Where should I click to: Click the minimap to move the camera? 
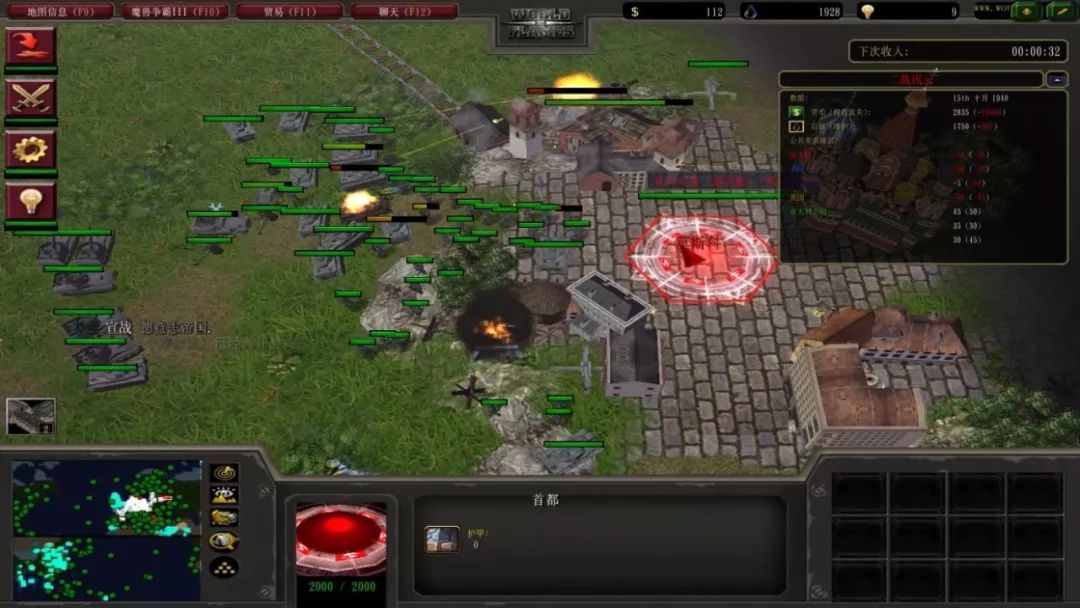coord(106,530)
